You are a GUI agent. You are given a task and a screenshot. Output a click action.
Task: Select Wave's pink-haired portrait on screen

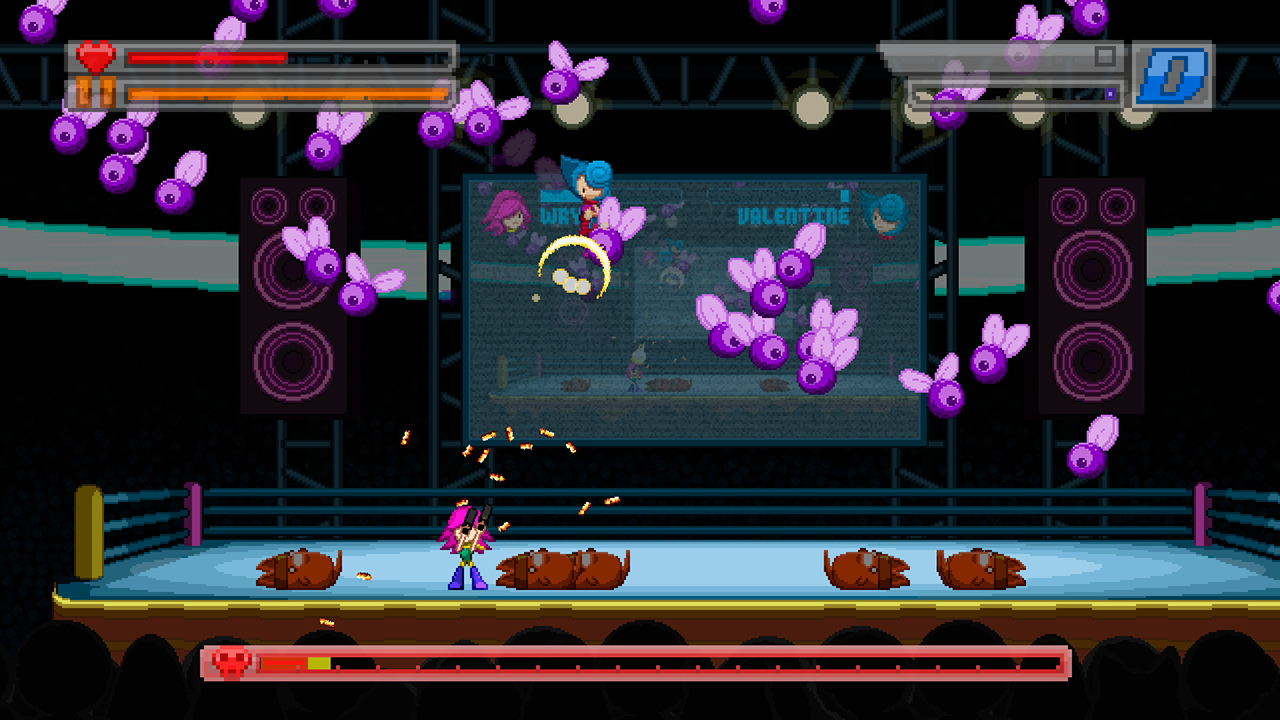coord(506,215)
